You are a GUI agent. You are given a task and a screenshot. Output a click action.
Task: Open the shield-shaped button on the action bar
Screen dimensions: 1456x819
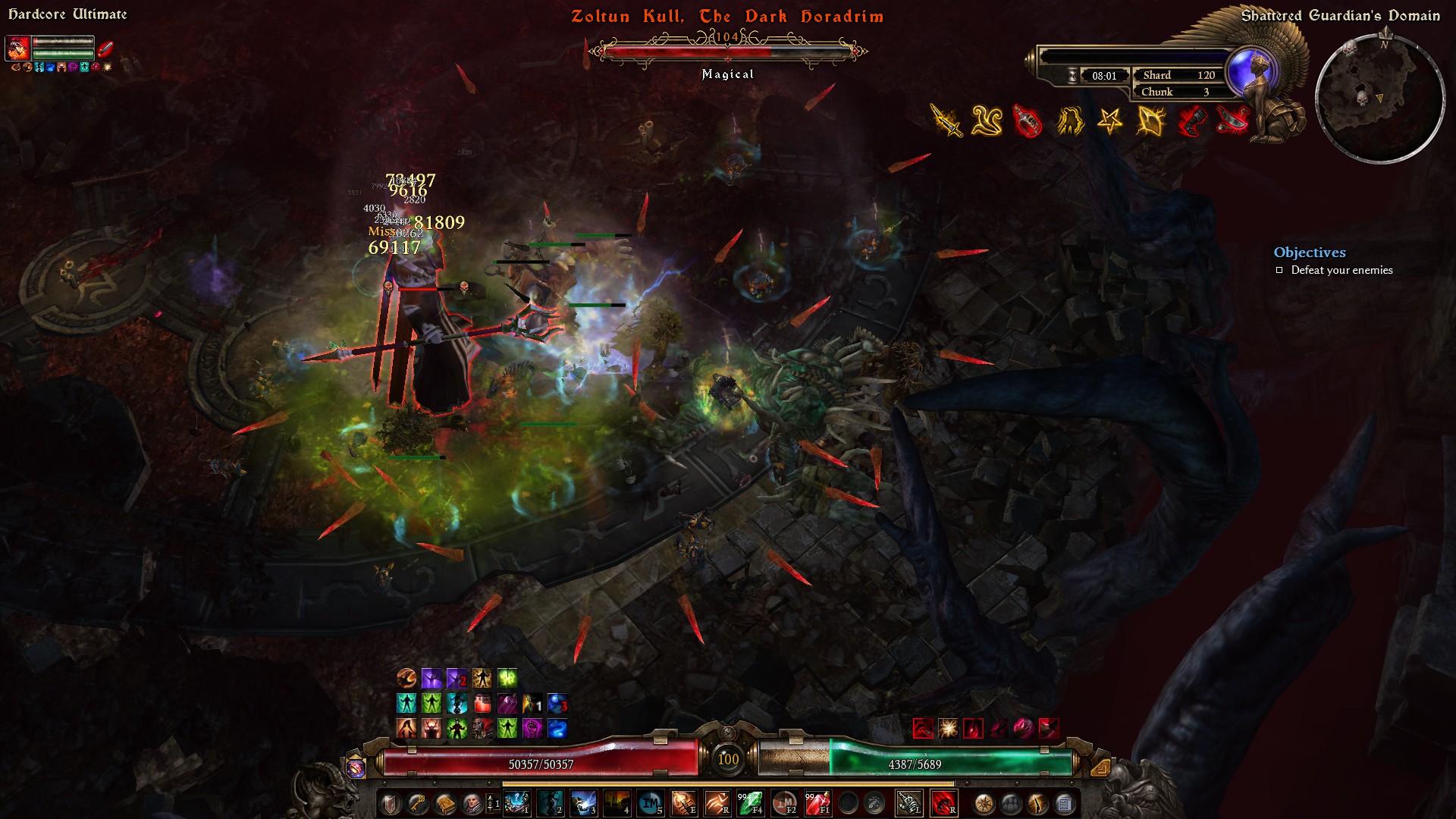tap(391, 803)
